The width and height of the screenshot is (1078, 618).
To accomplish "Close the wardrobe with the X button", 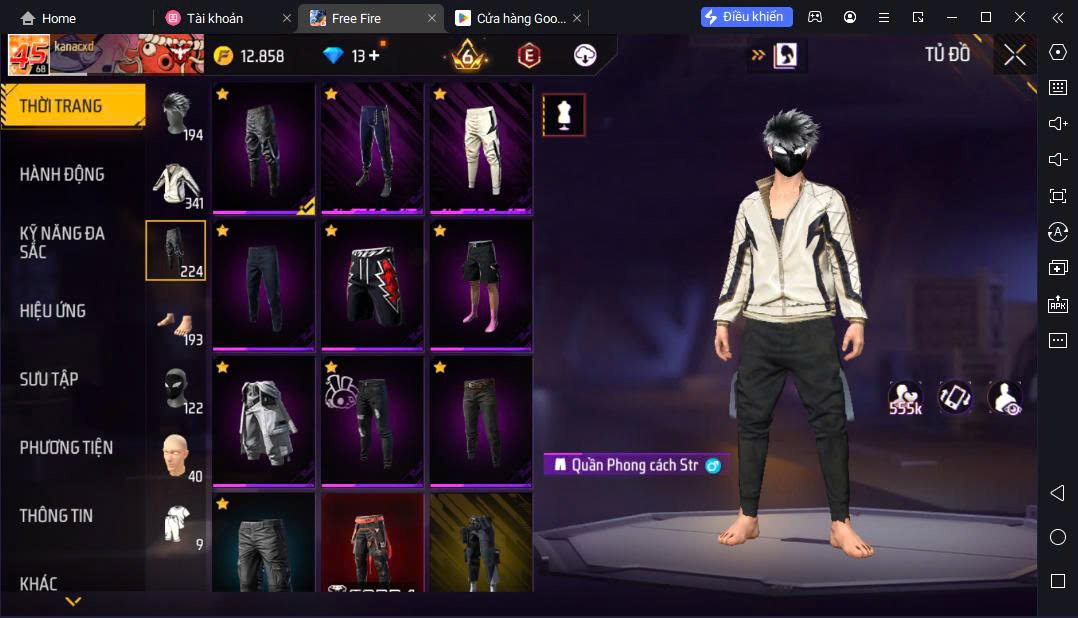I will point(1015,55).
